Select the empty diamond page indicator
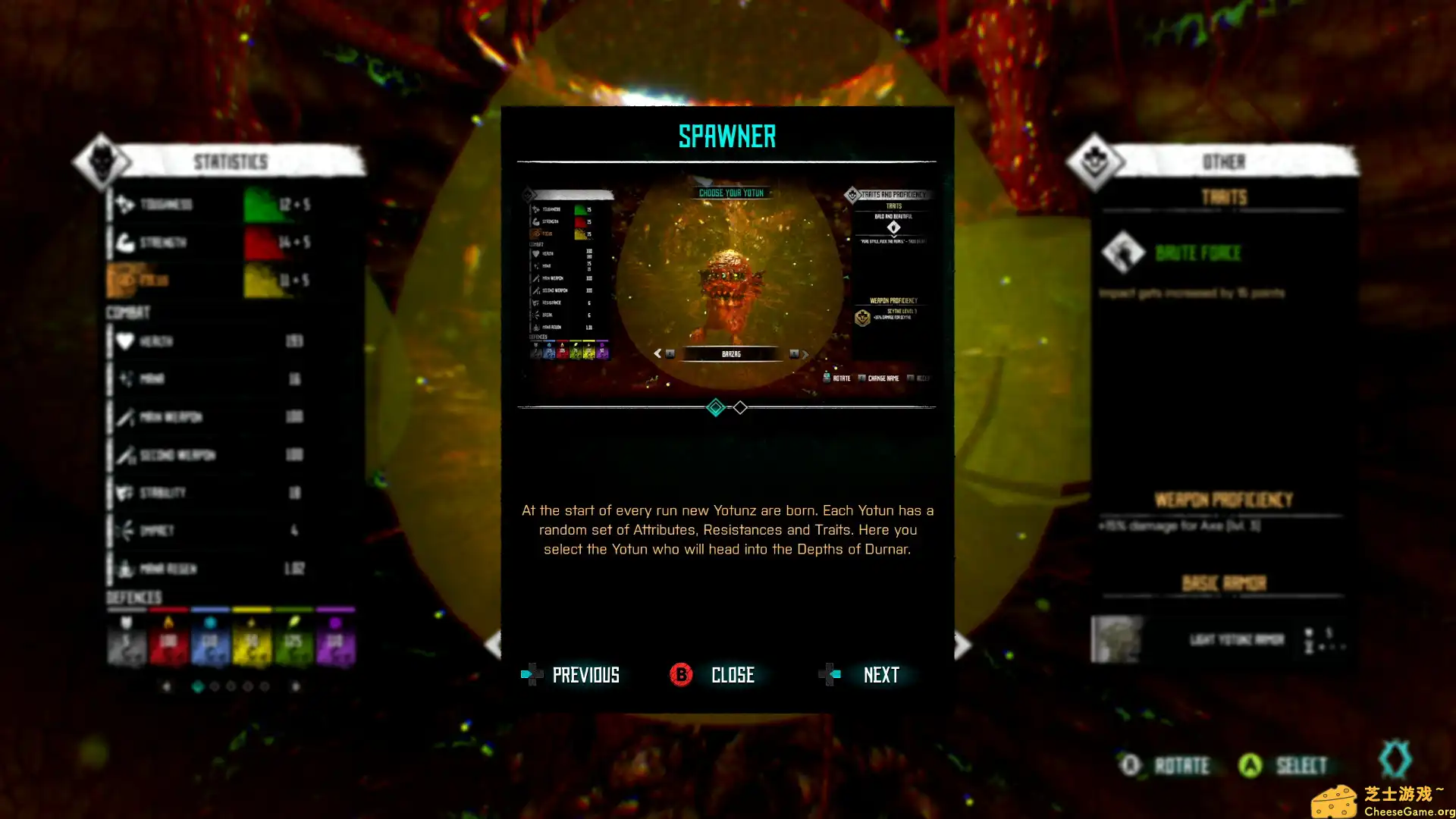Viewport: 1456px width, 819px height. tap(740, 408)
